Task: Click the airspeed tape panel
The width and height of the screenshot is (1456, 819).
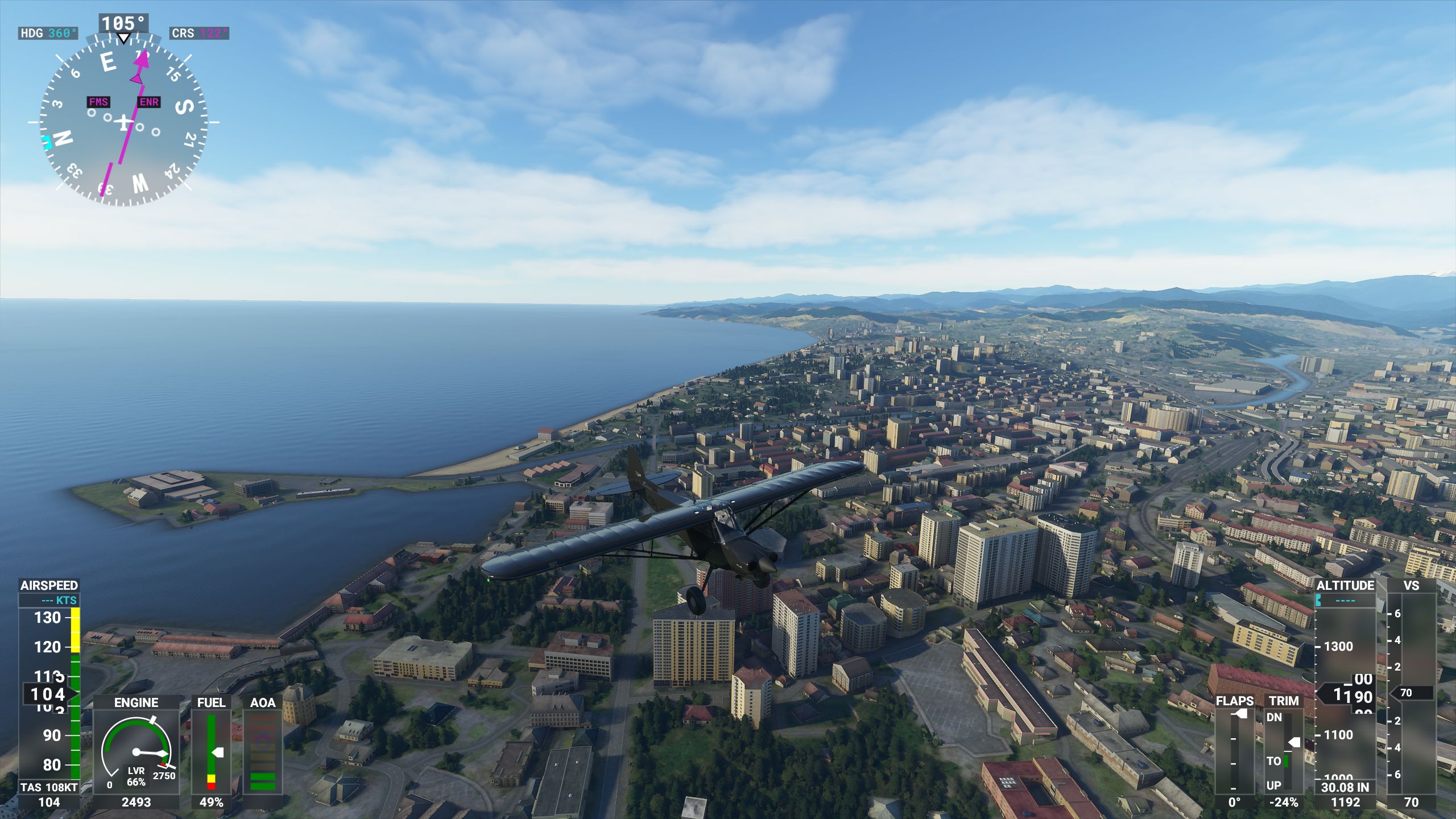Action: click(x=49, y=693)
